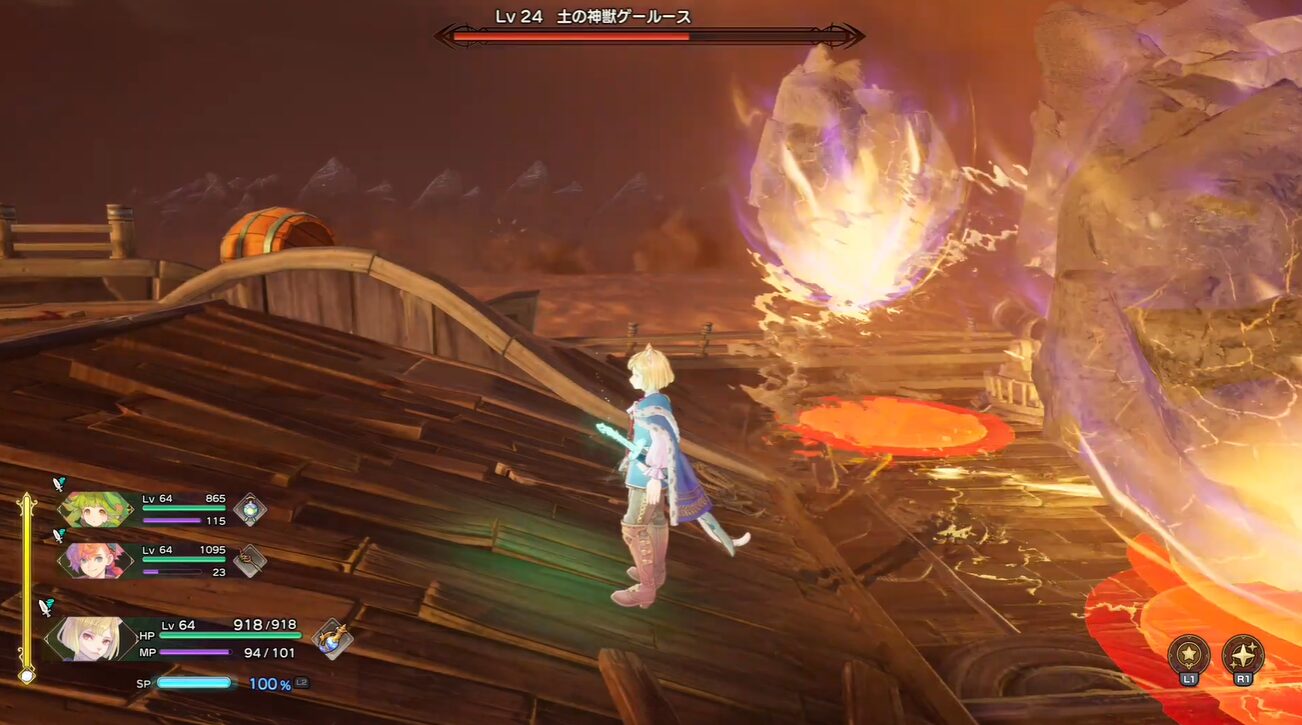Activate the single star shortcut icon

tap(1189, 654)
